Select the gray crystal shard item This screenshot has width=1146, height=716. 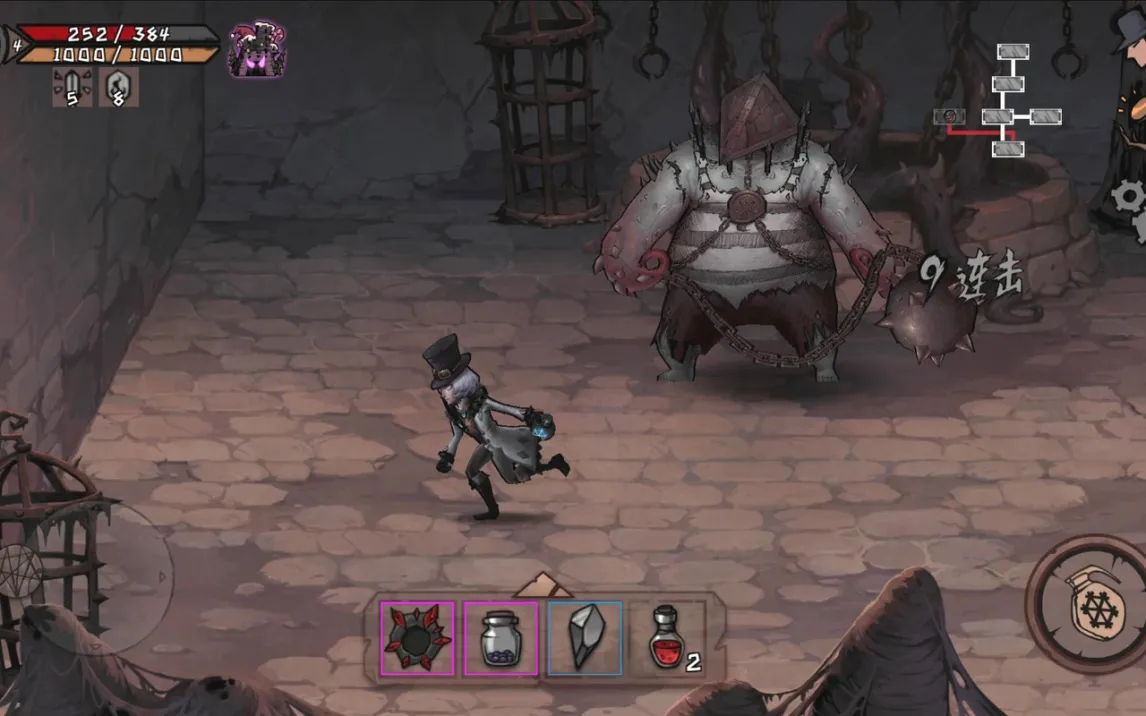click(x=585, y=636)
